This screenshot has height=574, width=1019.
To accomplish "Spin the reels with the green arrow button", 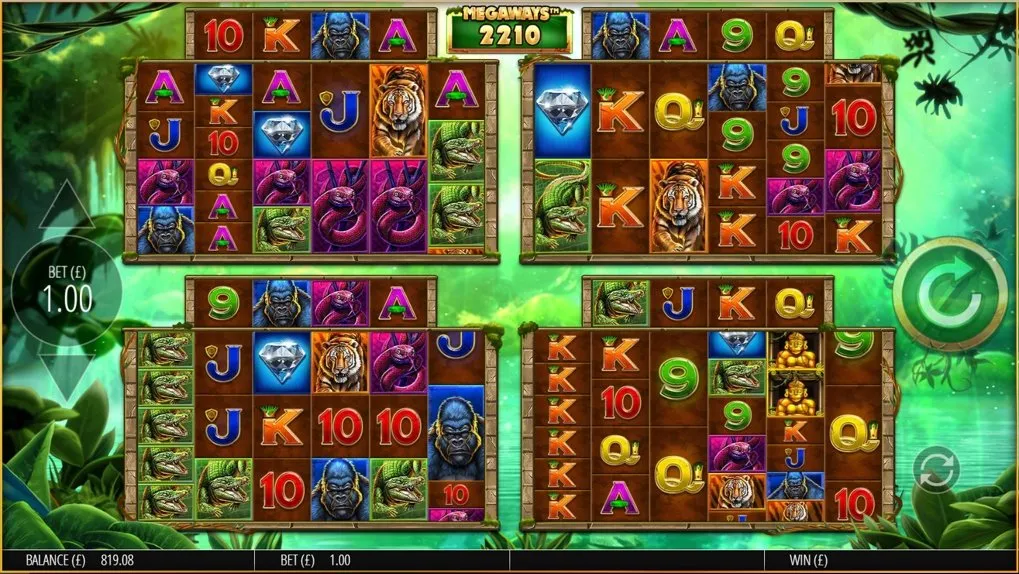I will pos(949,294).
